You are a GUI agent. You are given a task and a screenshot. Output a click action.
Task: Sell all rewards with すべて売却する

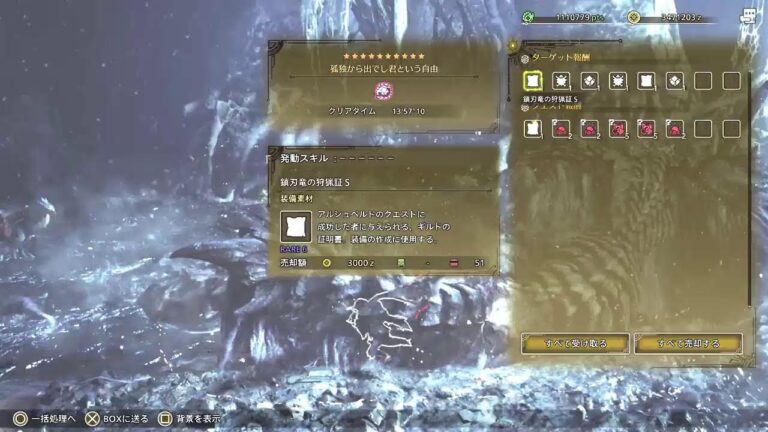click(688, 344)
